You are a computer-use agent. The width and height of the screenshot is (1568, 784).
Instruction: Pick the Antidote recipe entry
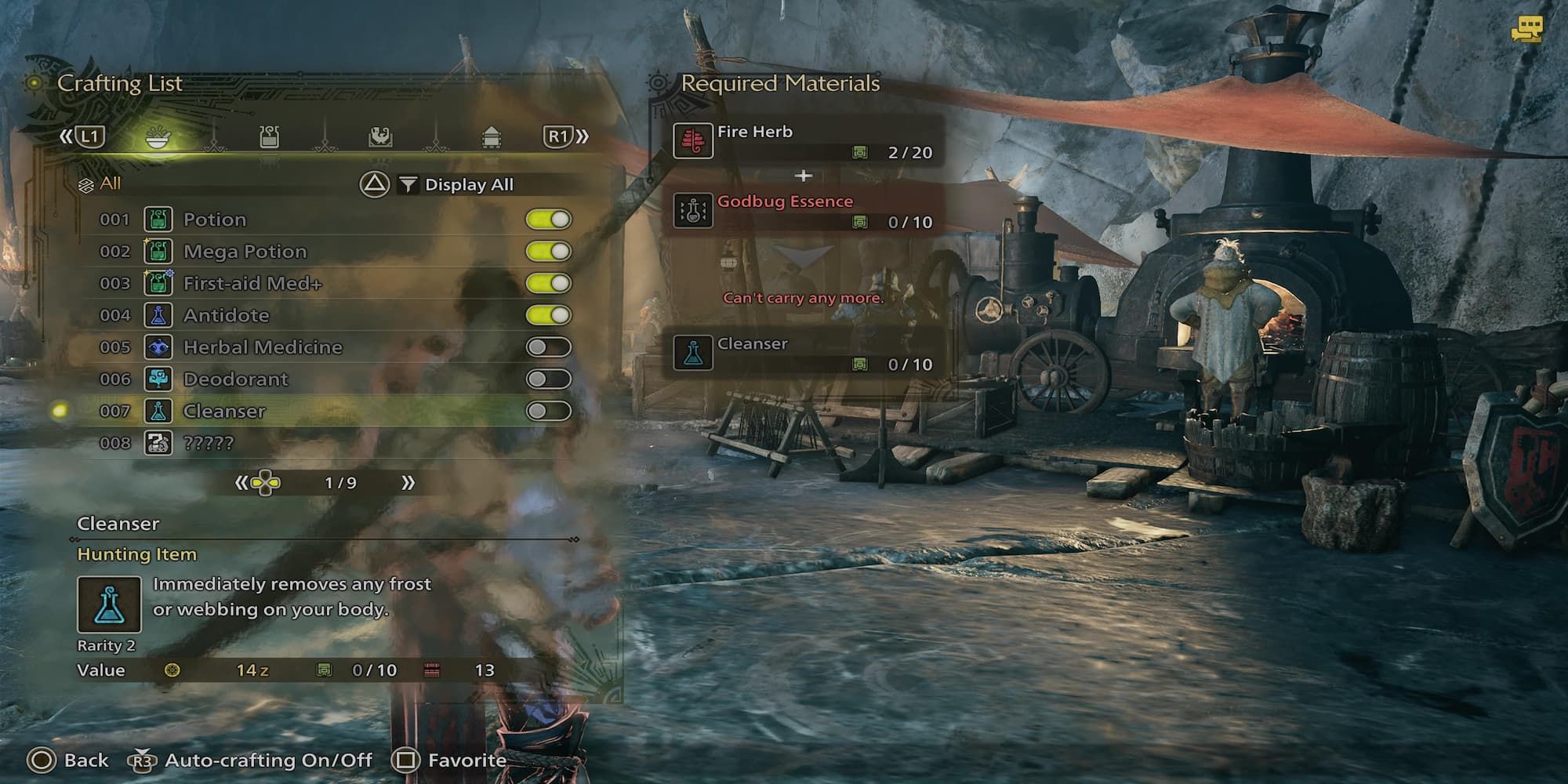pos(226,315)
